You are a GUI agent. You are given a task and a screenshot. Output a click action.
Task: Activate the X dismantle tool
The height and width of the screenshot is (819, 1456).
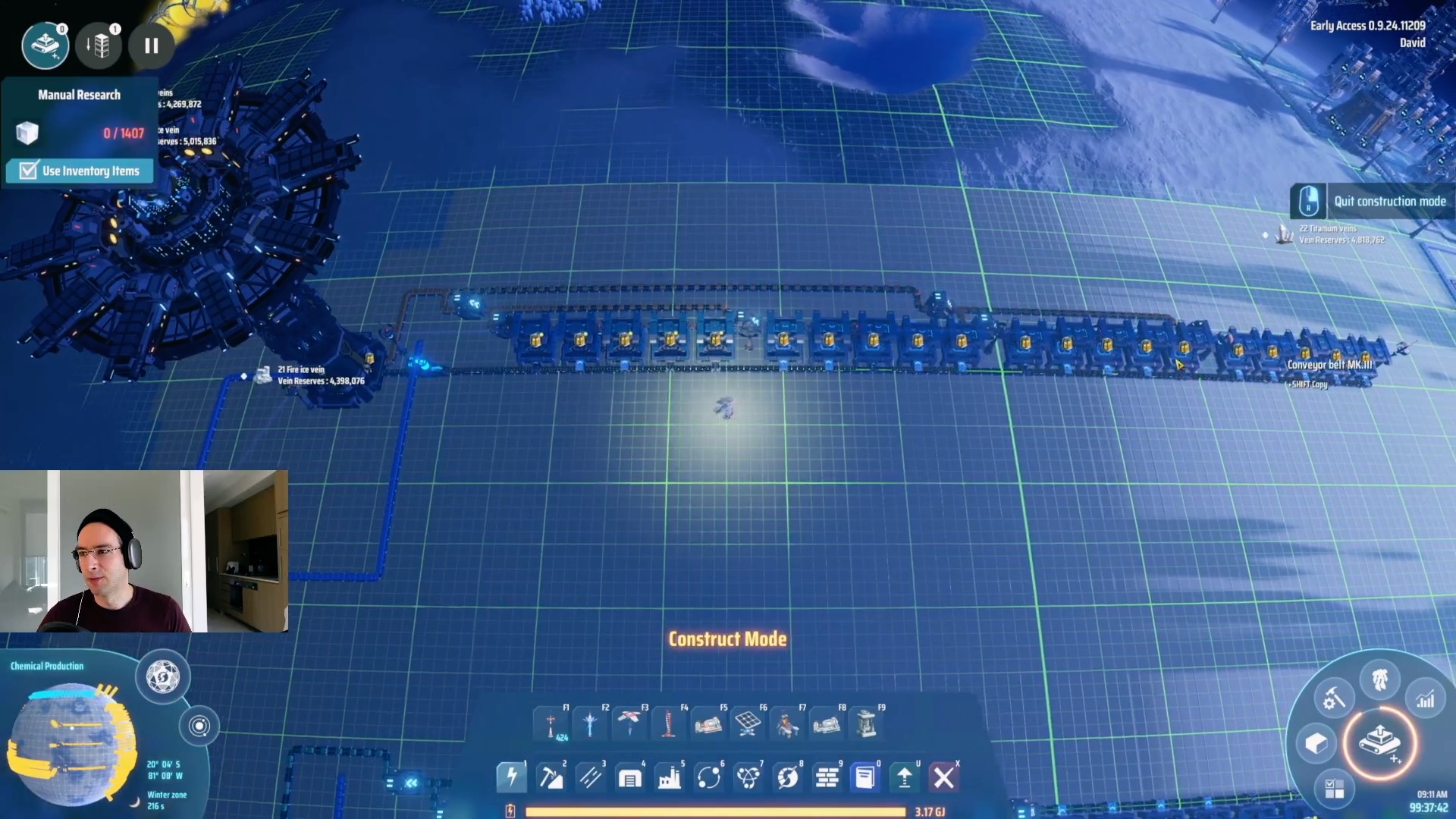(x=944, y=777)
